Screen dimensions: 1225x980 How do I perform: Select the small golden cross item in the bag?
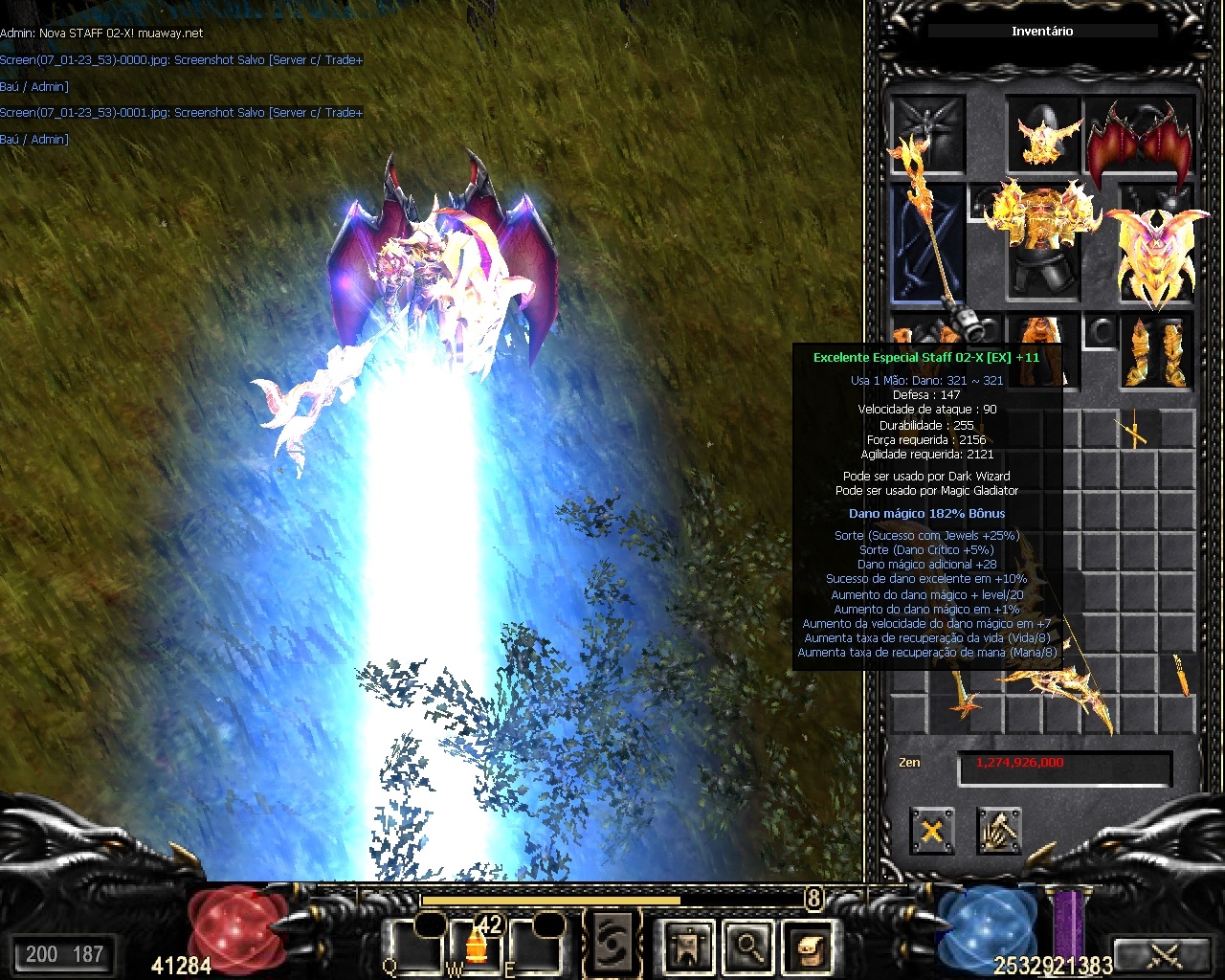pos(1135,433)
